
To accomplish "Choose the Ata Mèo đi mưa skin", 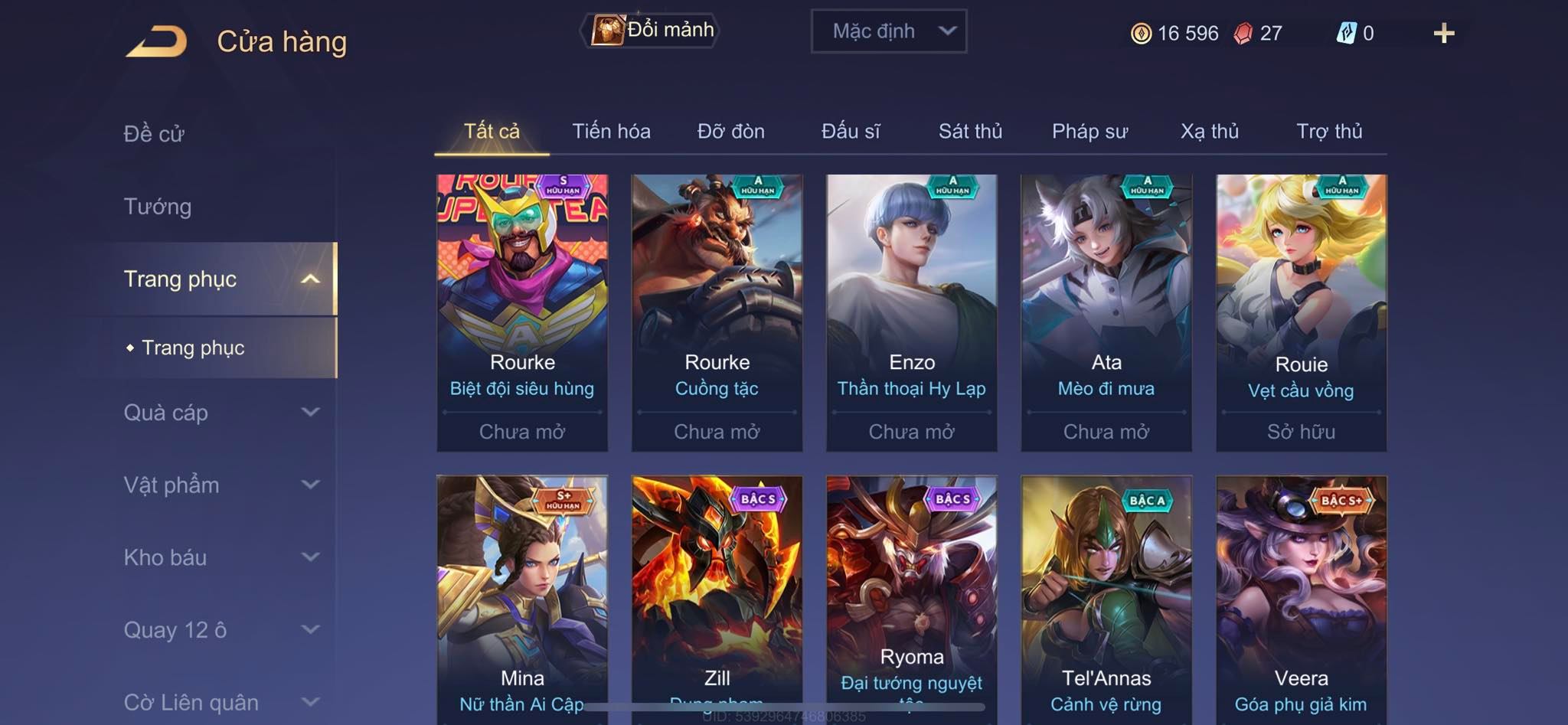I will (1106, 312).
